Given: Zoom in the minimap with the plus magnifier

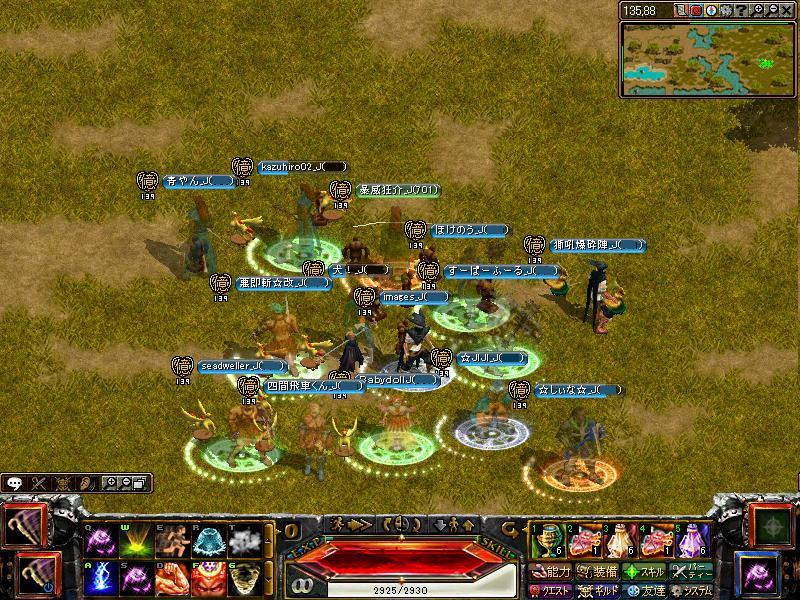Looking at the screenshot, I should (x=759, y=10).
